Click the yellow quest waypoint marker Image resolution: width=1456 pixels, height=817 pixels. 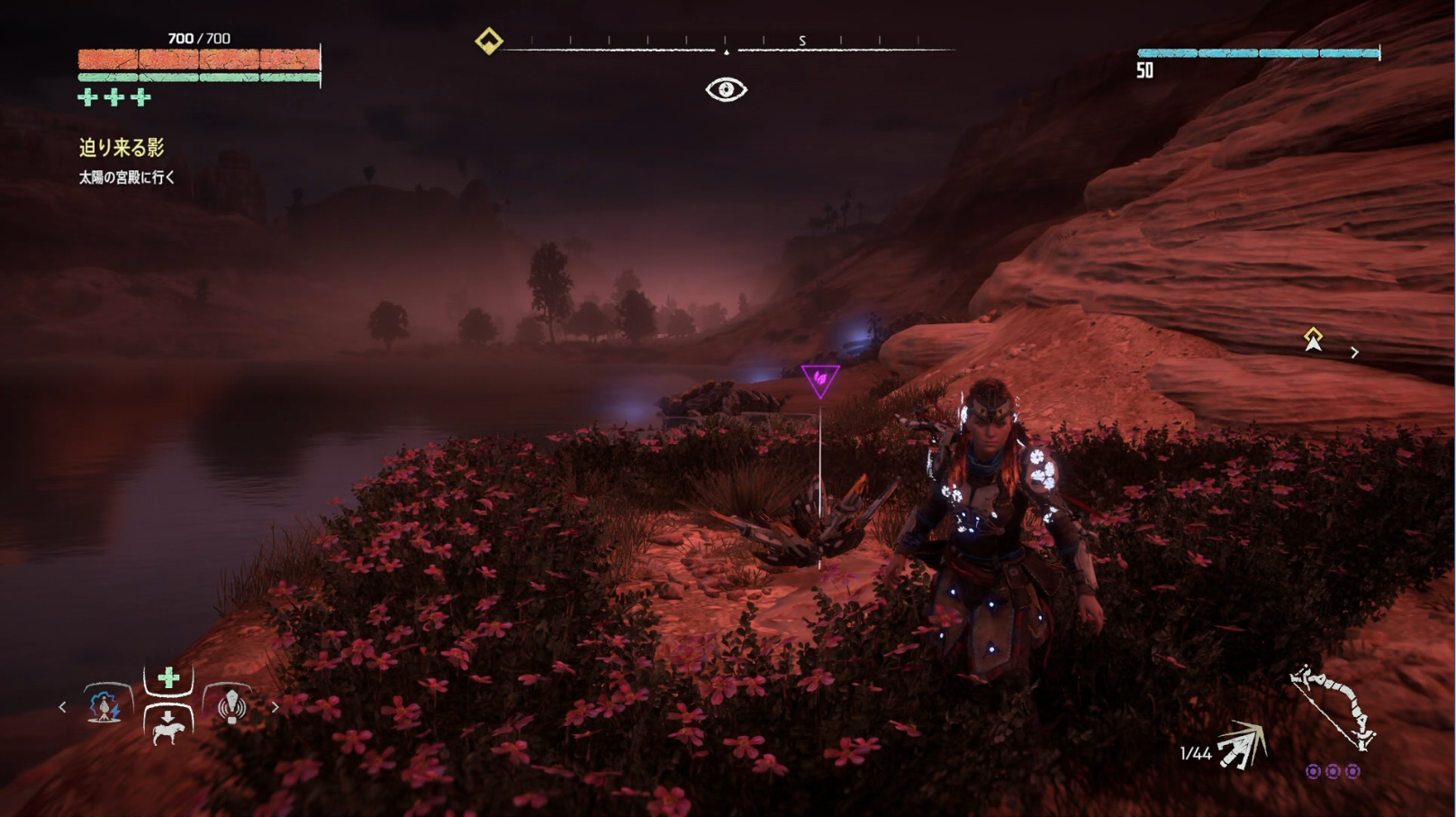(x=1313, y=340)
